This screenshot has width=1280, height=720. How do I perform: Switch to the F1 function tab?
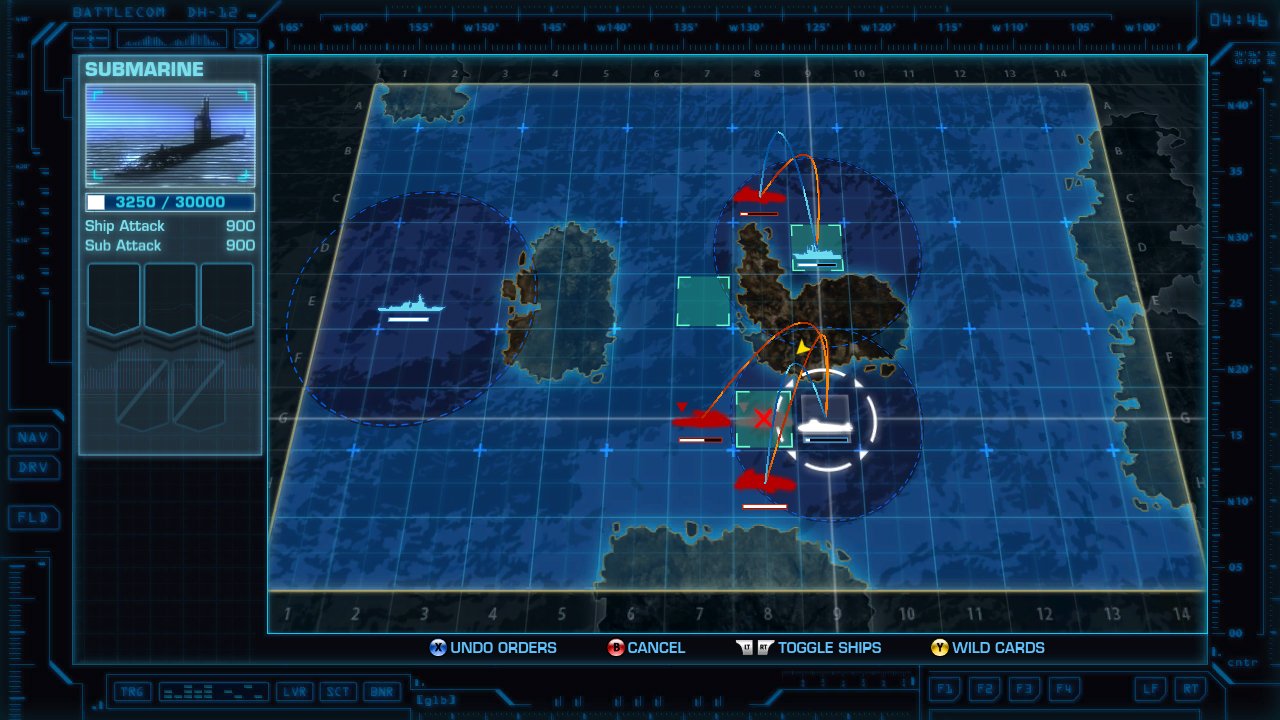944,689
